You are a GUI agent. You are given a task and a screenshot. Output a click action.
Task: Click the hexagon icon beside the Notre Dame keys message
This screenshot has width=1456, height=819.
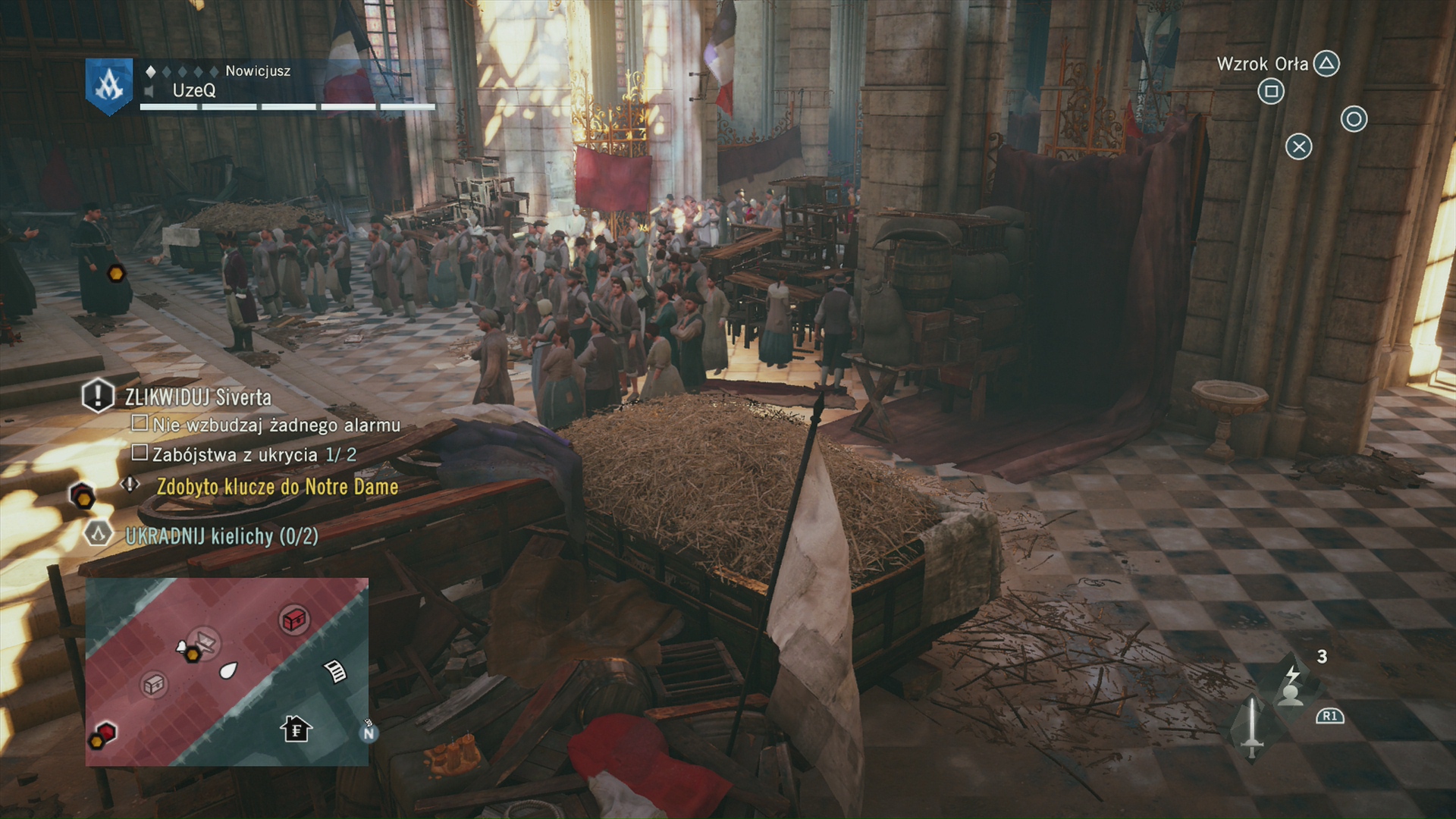click(82, 497)
